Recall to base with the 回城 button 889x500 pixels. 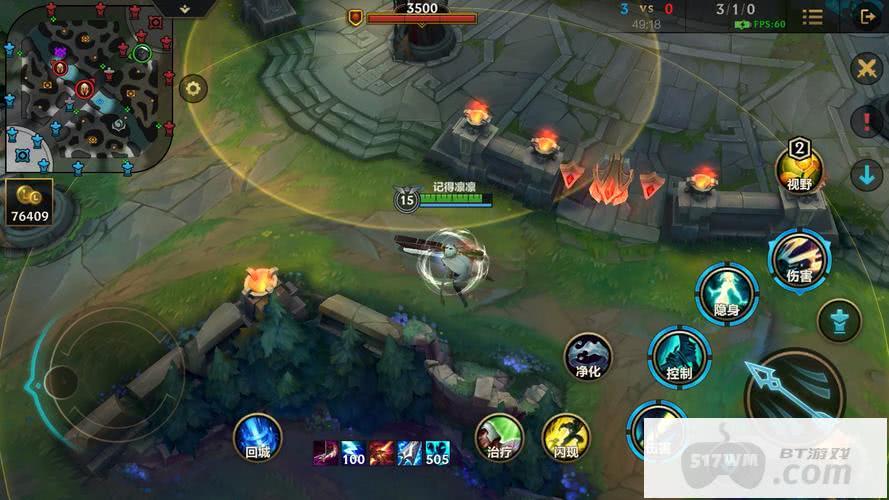click(257, 438)
